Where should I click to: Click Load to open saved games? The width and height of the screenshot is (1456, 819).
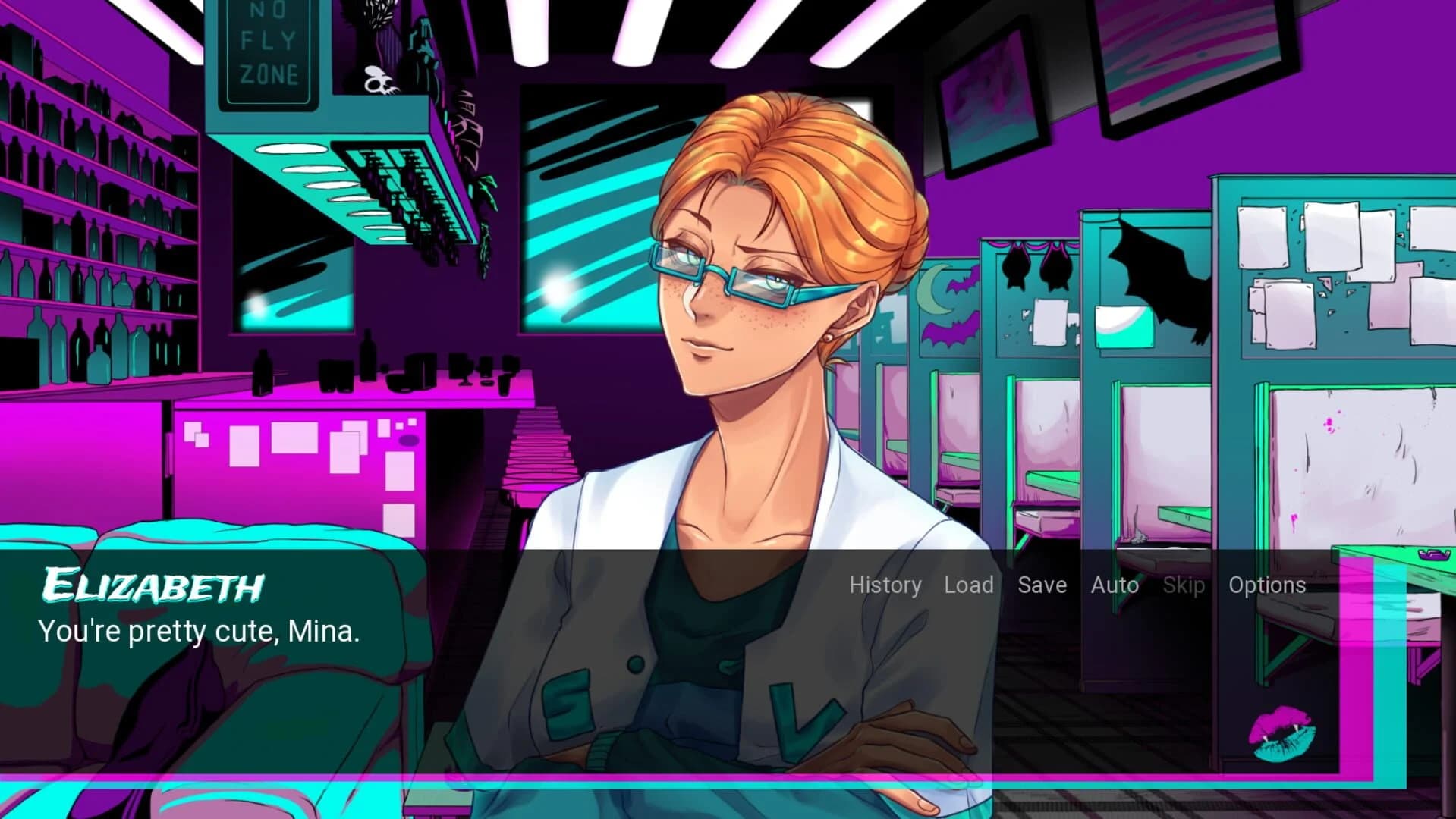968,585
